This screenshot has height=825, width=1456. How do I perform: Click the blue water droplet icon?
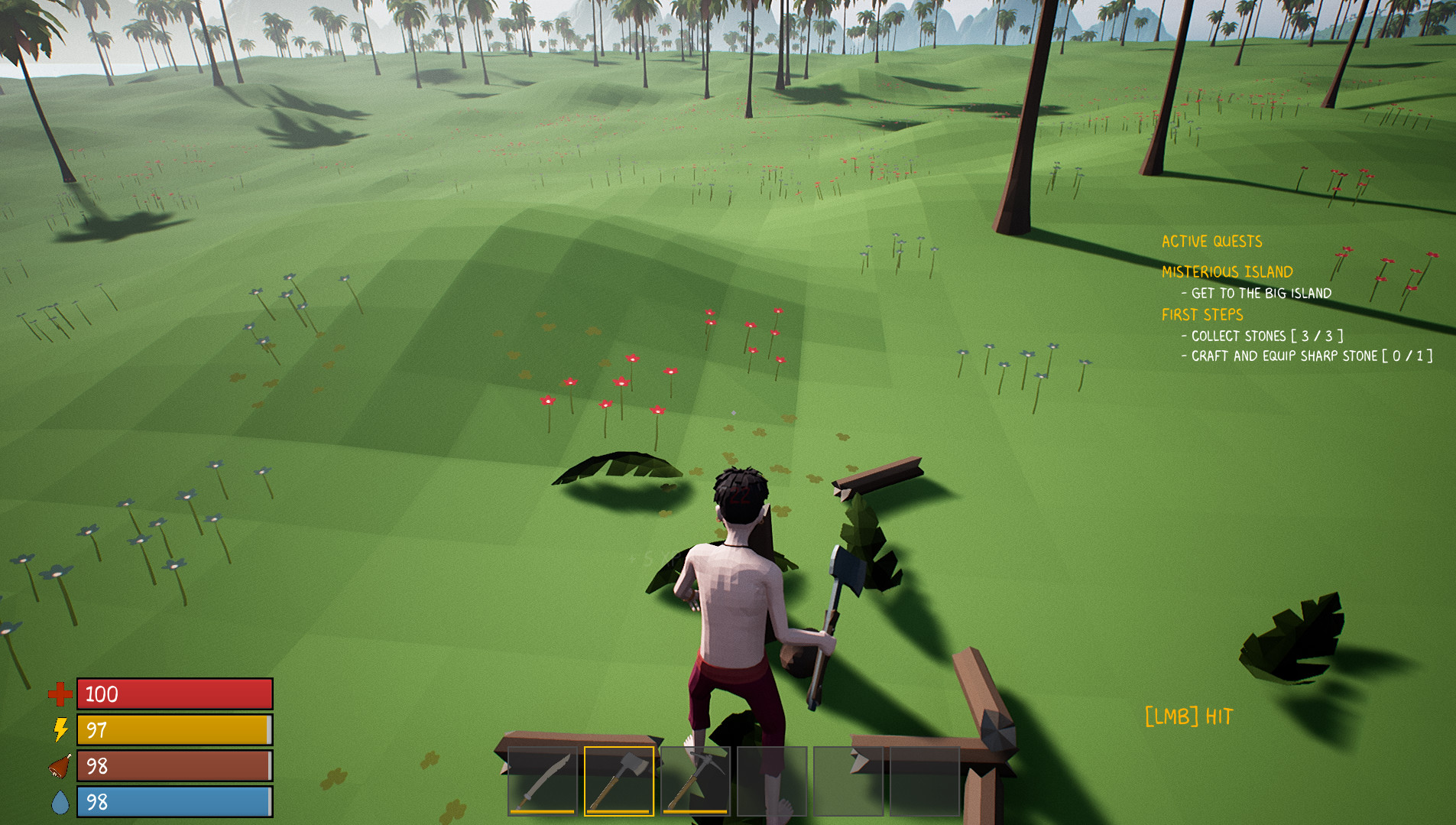[60, 802]
